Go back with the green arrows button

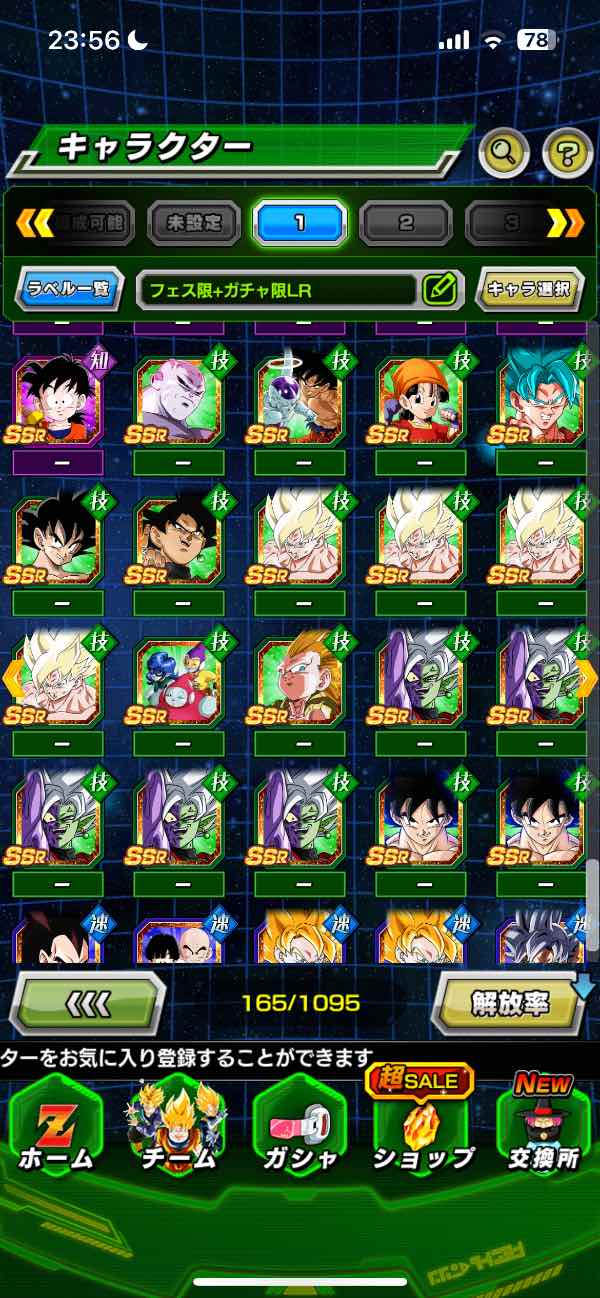[87, 1002]
